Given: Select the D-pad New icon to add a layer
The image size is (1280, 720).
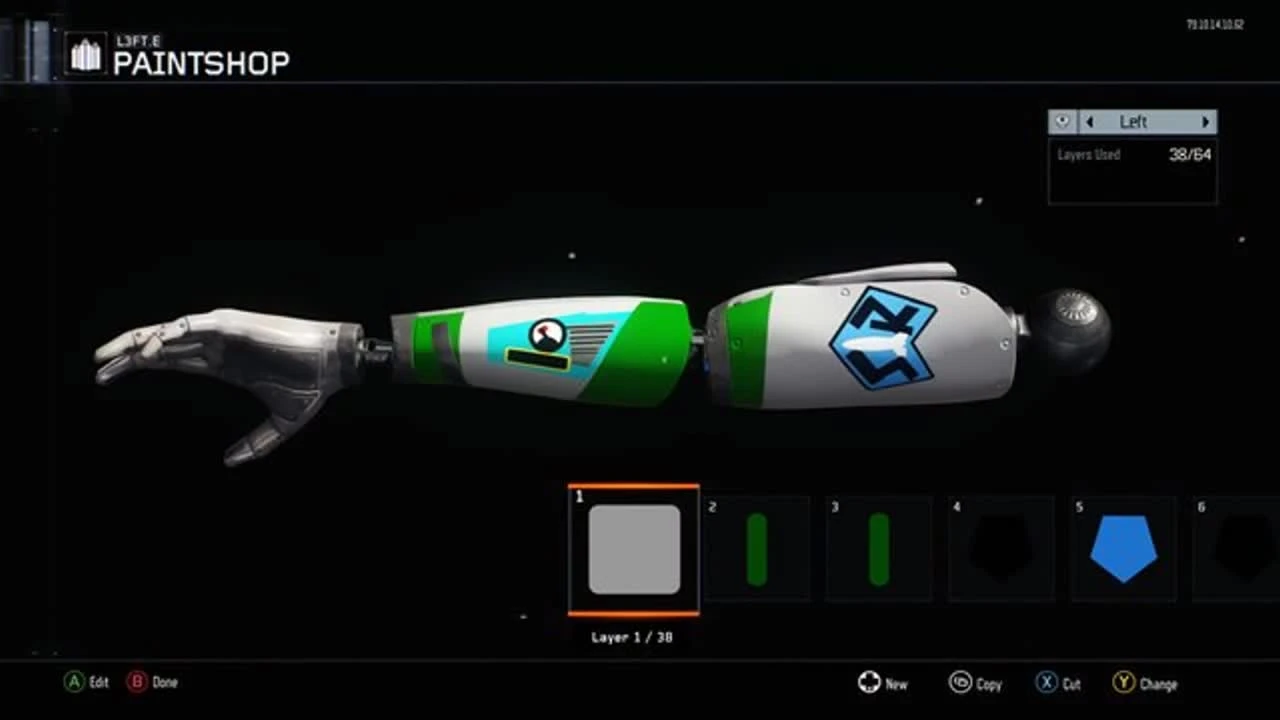Looking at the screenshot, I should pyautogui.click(x=869, y=682).
